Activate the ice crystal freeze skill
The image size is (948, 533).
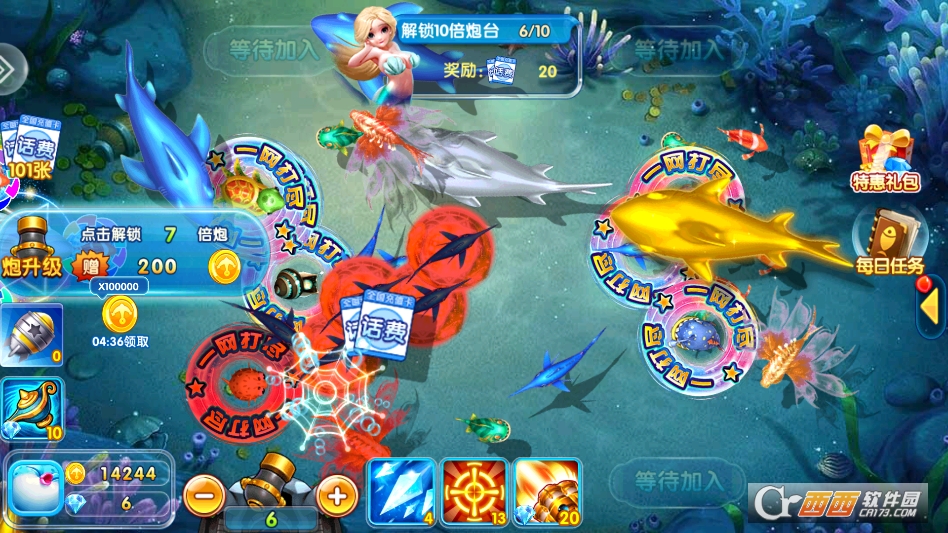[401, 492]
